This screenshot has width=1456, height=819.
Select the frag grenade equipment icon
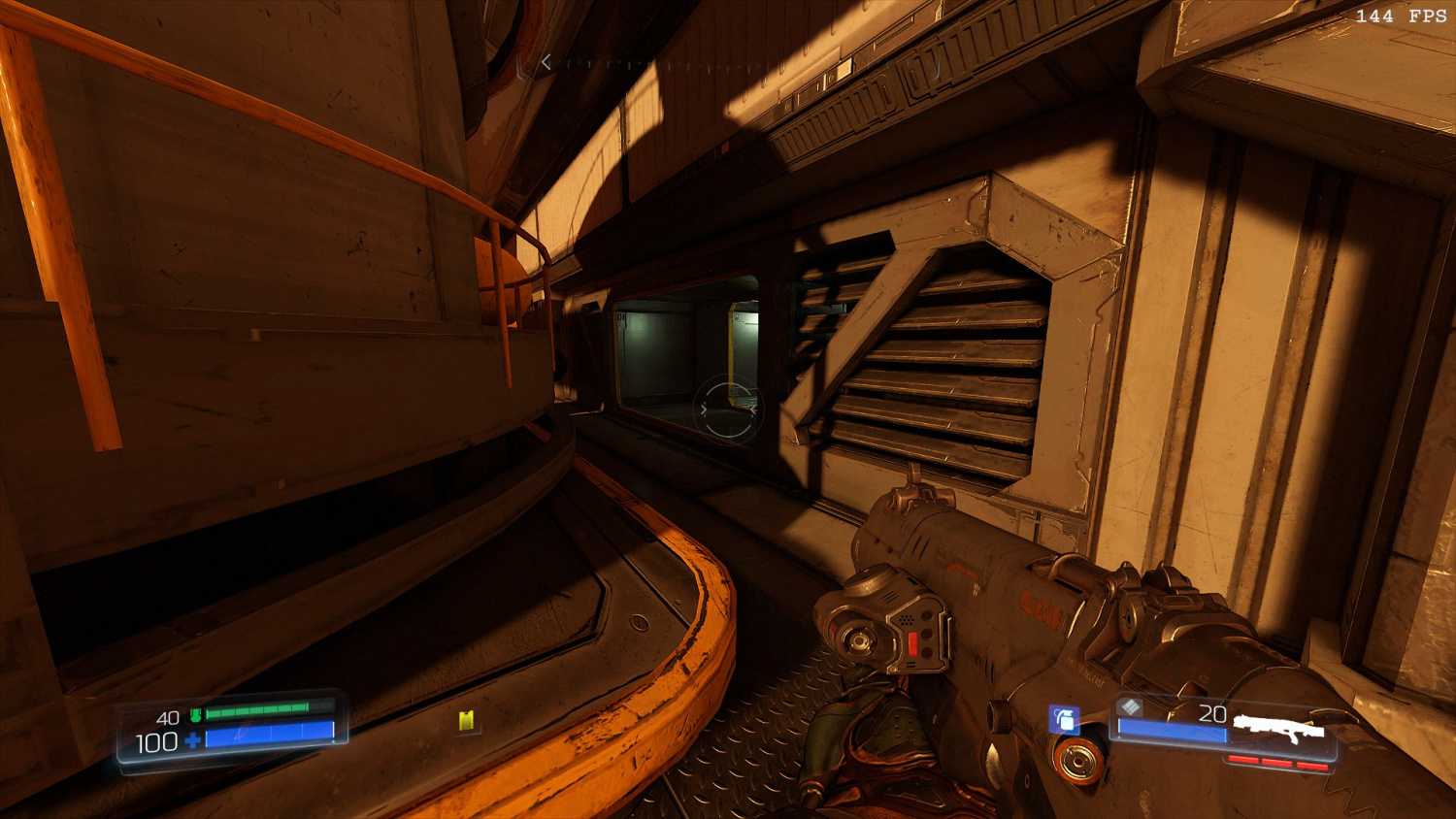pos(1064,719)
